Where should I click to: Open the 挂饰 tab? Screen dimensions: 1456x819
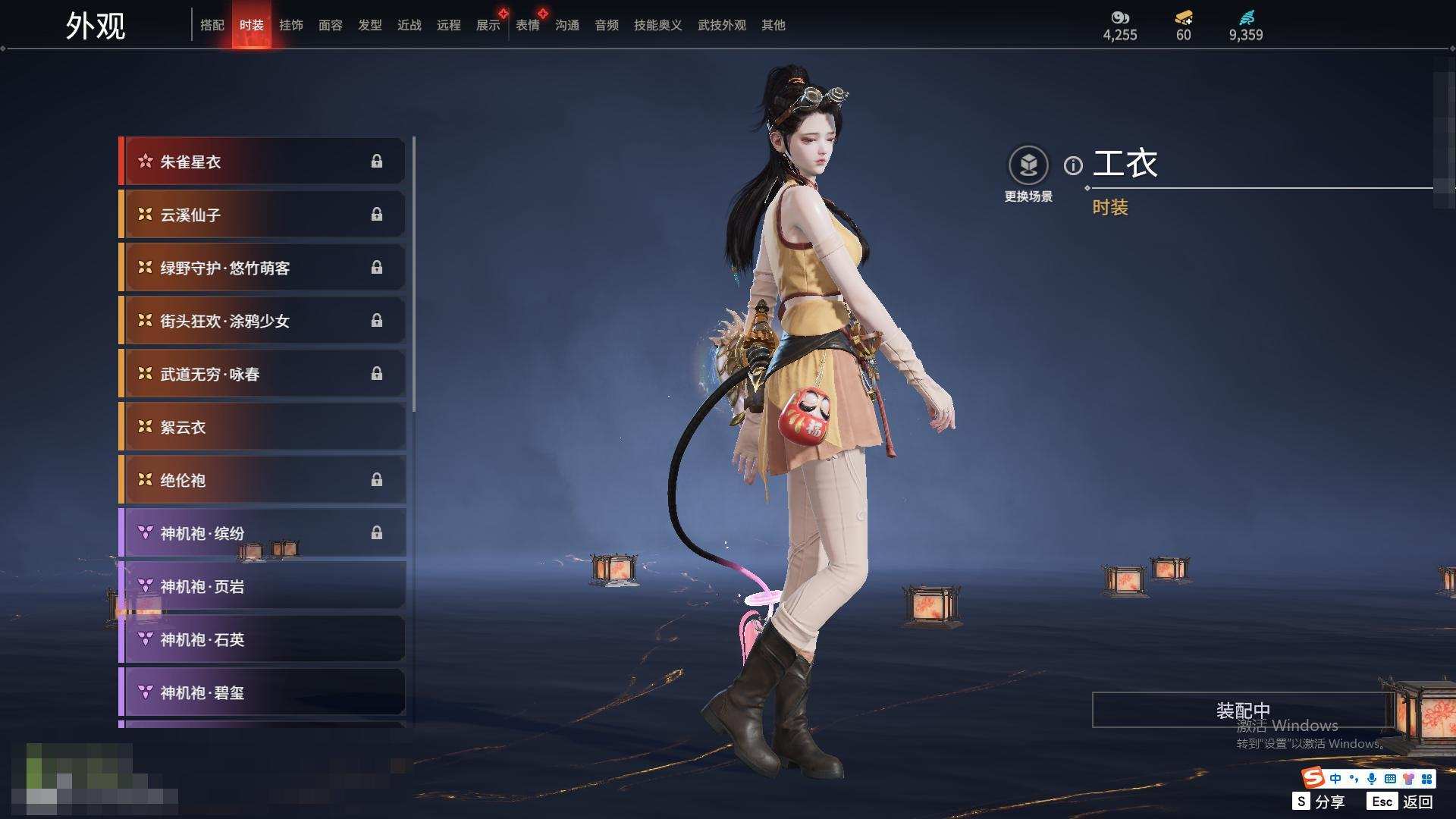pos(291,25)
